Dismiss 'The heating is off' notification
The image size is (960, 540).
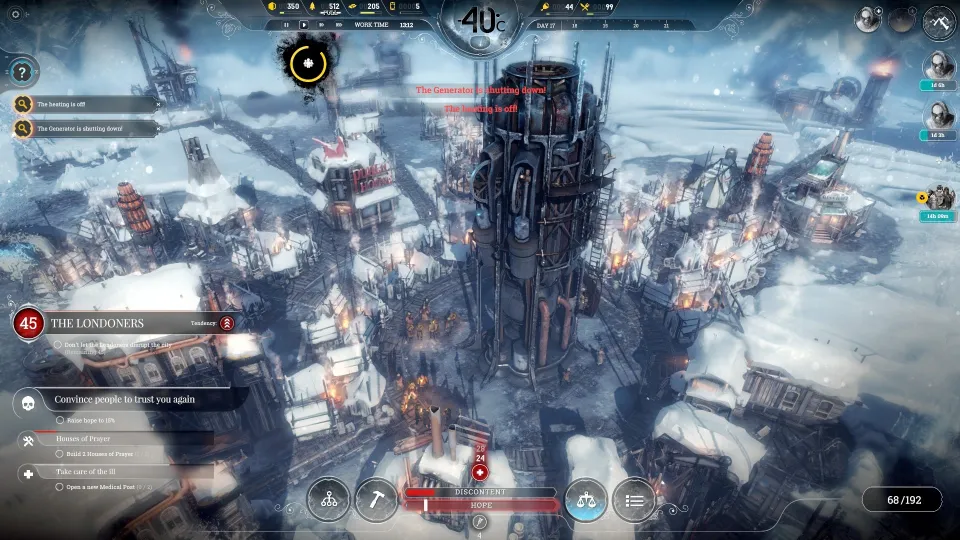[x=158, y=104]
